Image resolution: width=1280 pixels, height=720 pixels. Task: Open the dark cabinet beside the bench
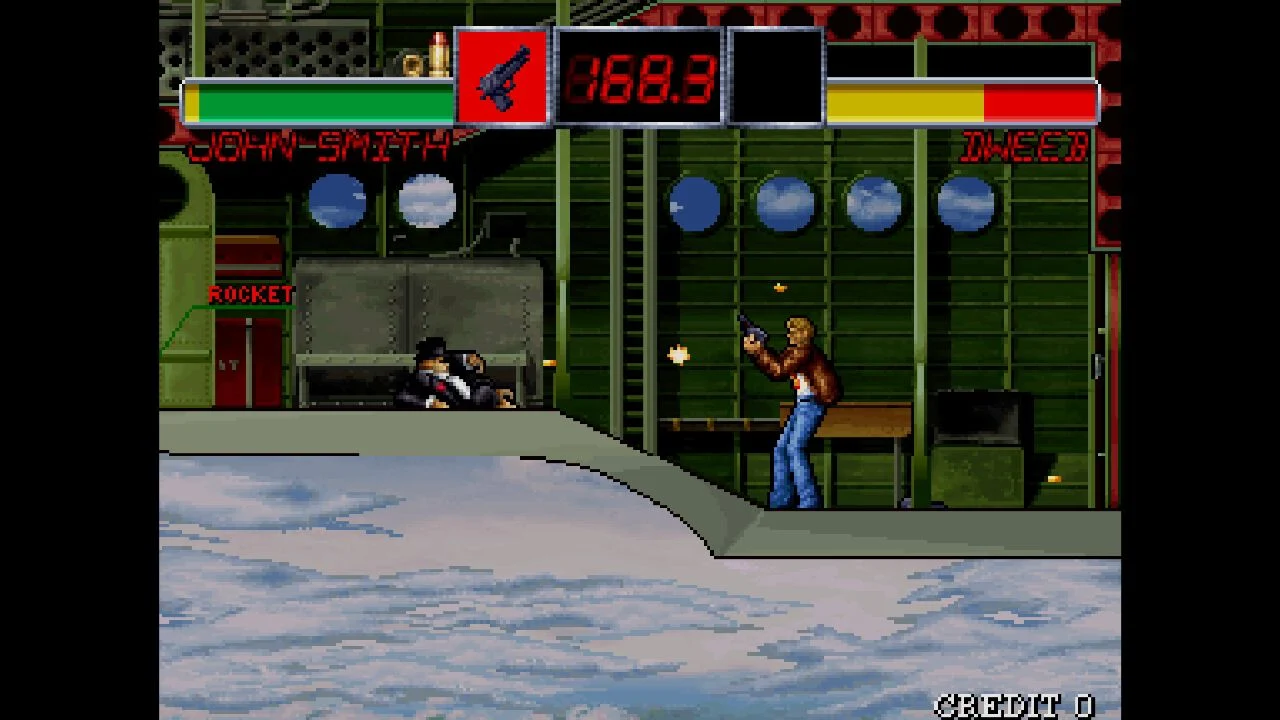pyautogui.click(x=975, y=440)
